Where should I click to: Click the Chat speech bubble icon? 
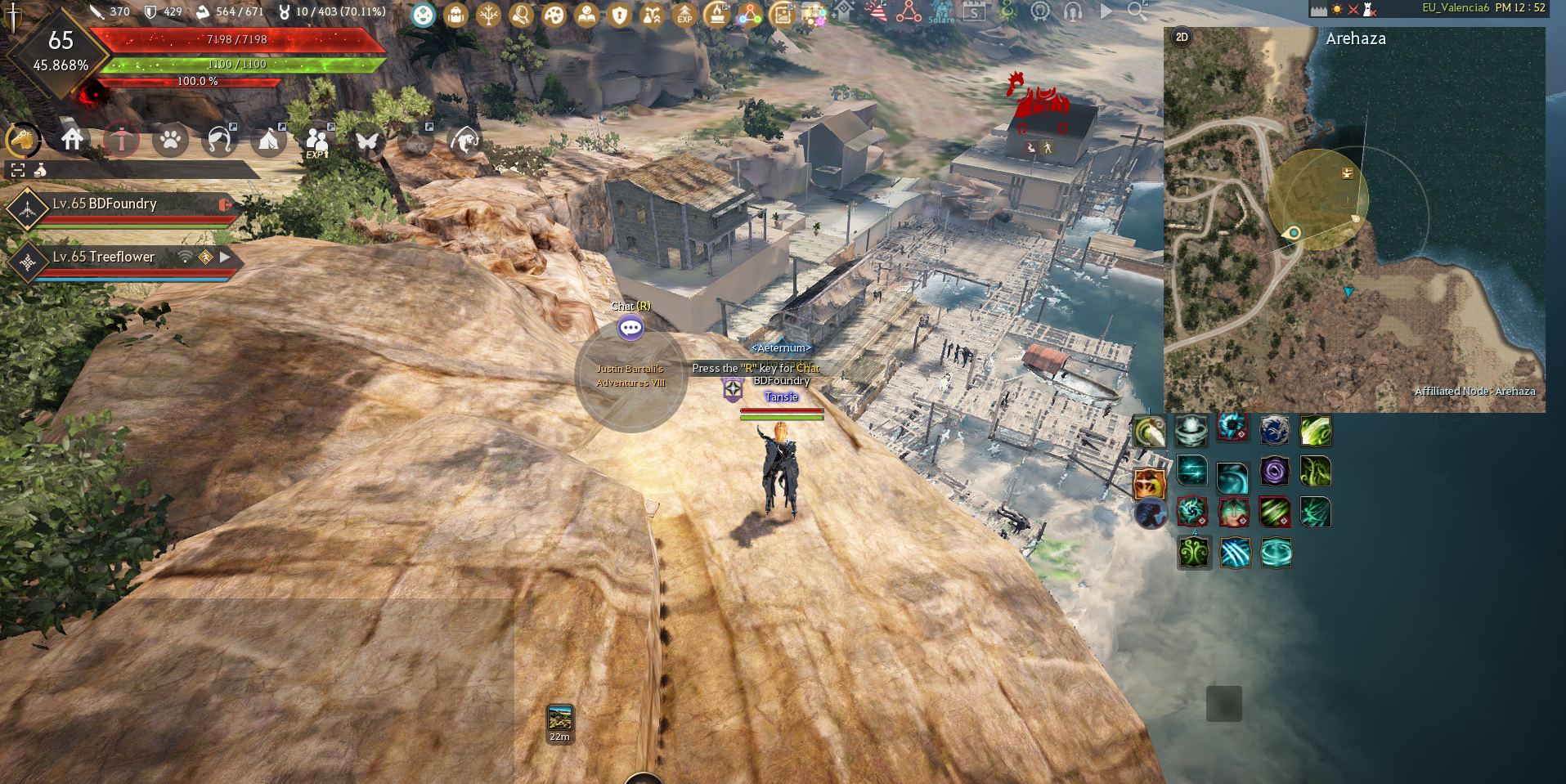(x=630, y=328)
